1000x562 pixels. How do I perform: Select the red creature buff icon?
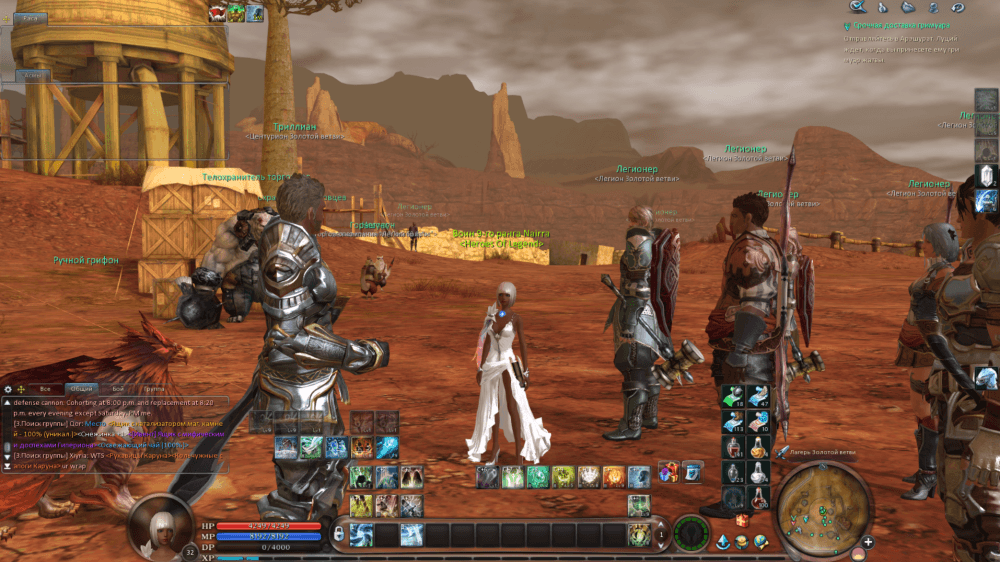[x=217, y=12]
